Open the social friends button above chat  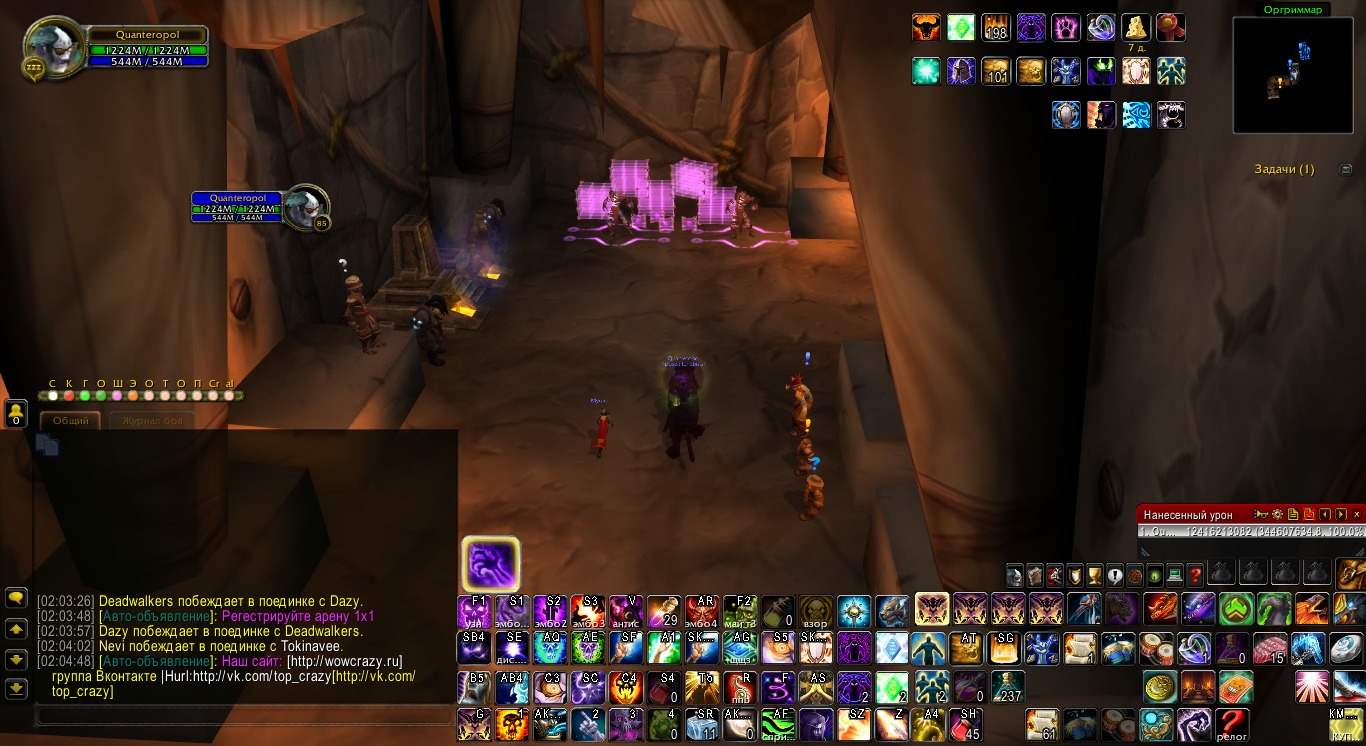(x=16, y=413)
